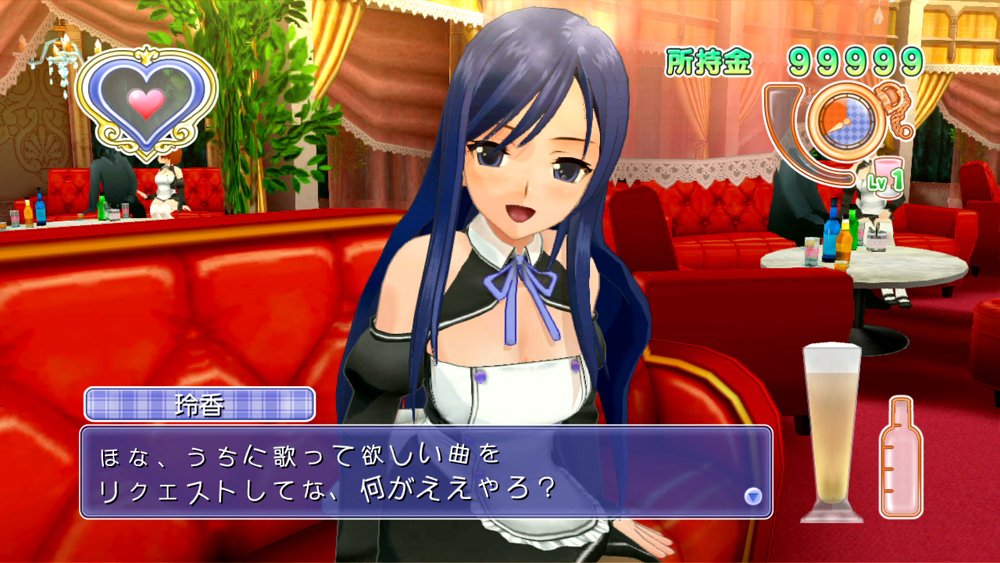Image resolution: width=1000 pixels, height=563 pixels.
Task: Click the dialogue text box to continue
Action: click(425, 472)
